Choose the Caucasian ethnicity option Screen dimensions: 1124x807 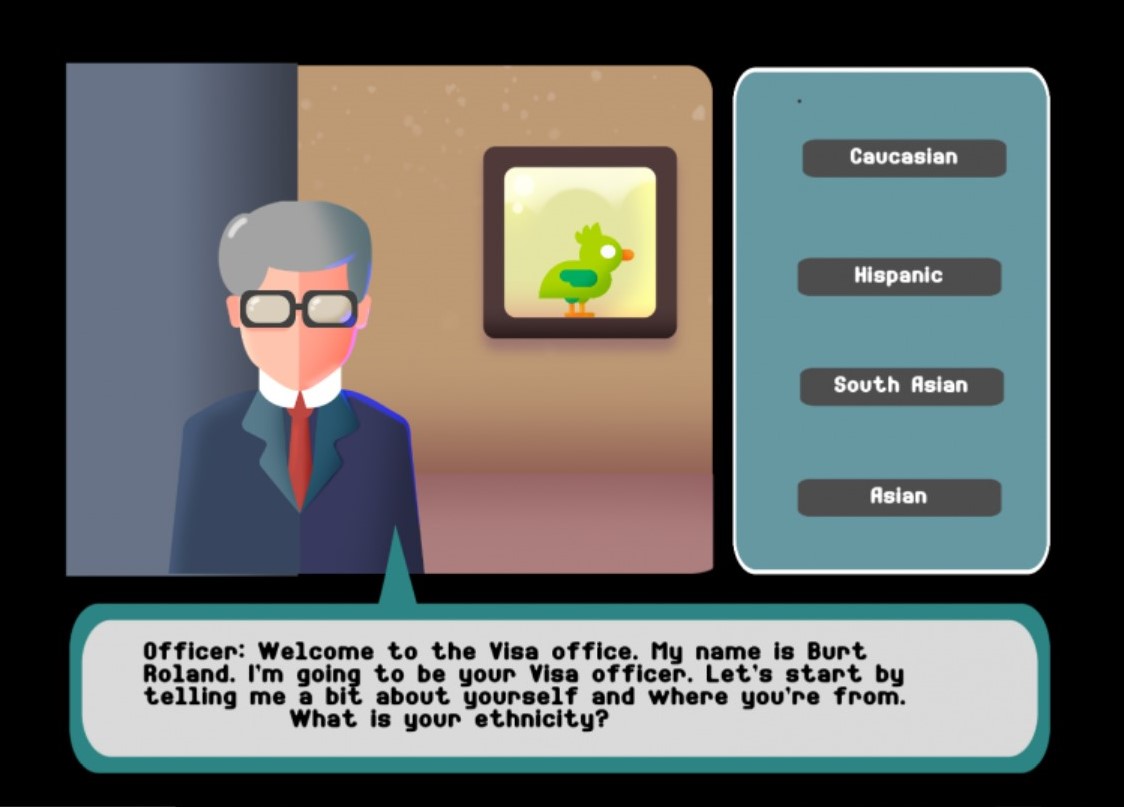(903, 157)
